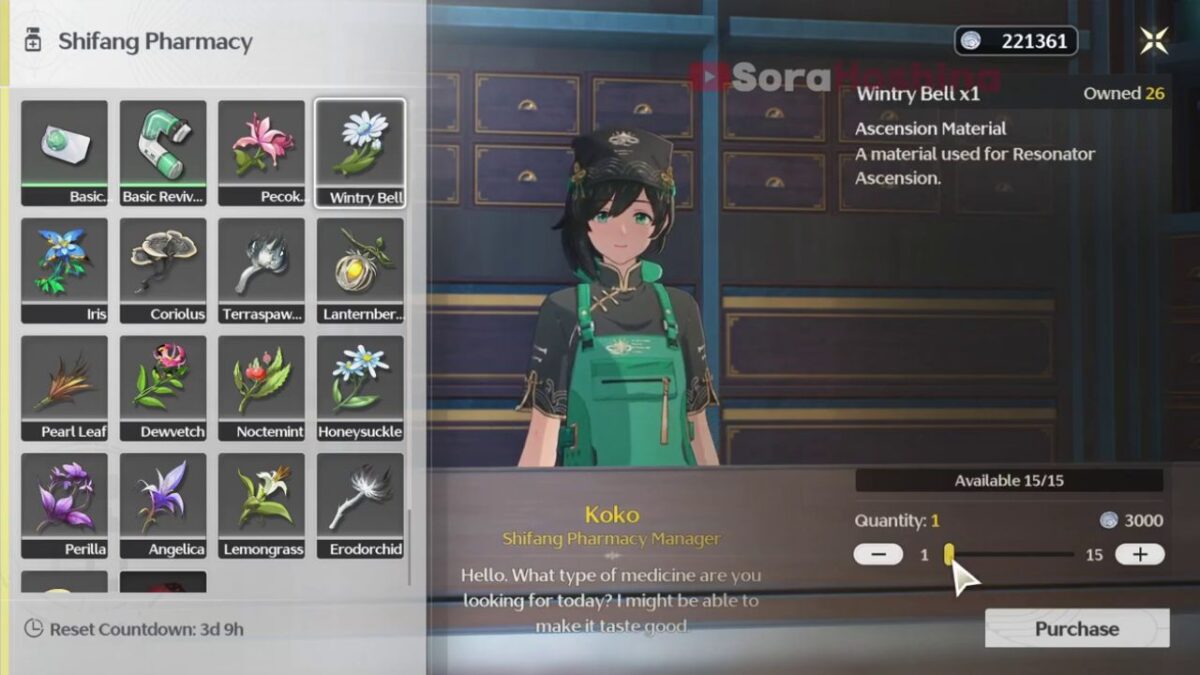Screen dimensions: 1200x675
Task: Choose the Noctemint item slot
Action: tap(262, 388)
